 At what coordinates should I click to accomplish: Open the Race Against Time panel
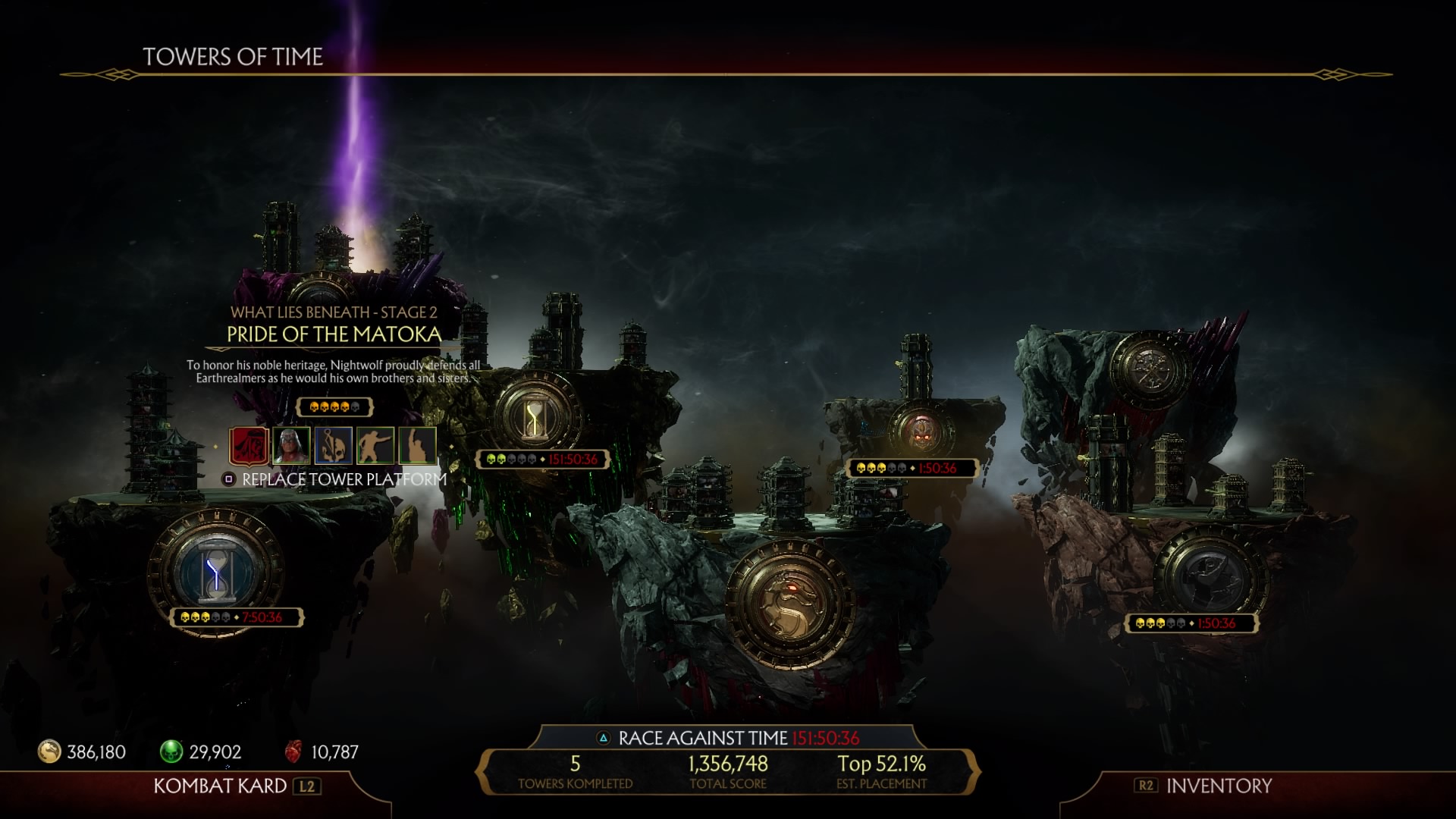[x=728, y=738]
